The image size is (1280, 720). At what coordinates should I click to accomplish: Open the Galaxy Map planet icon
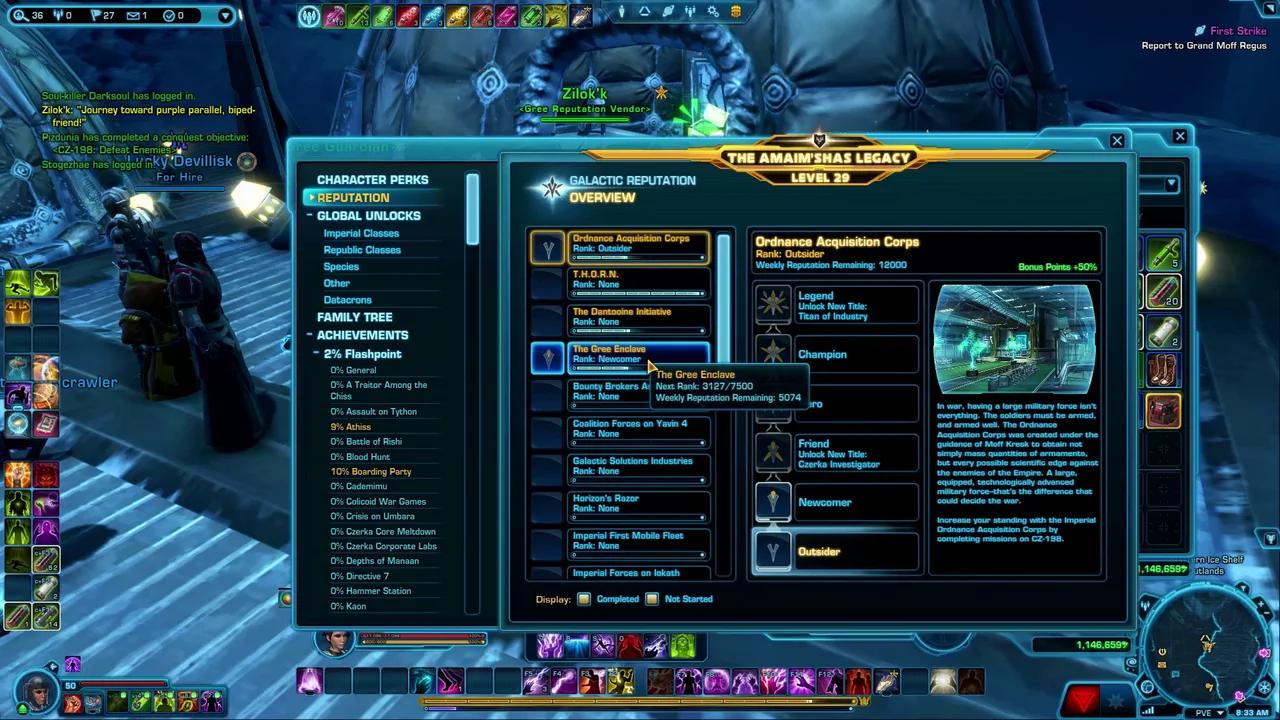click(667, 11)
